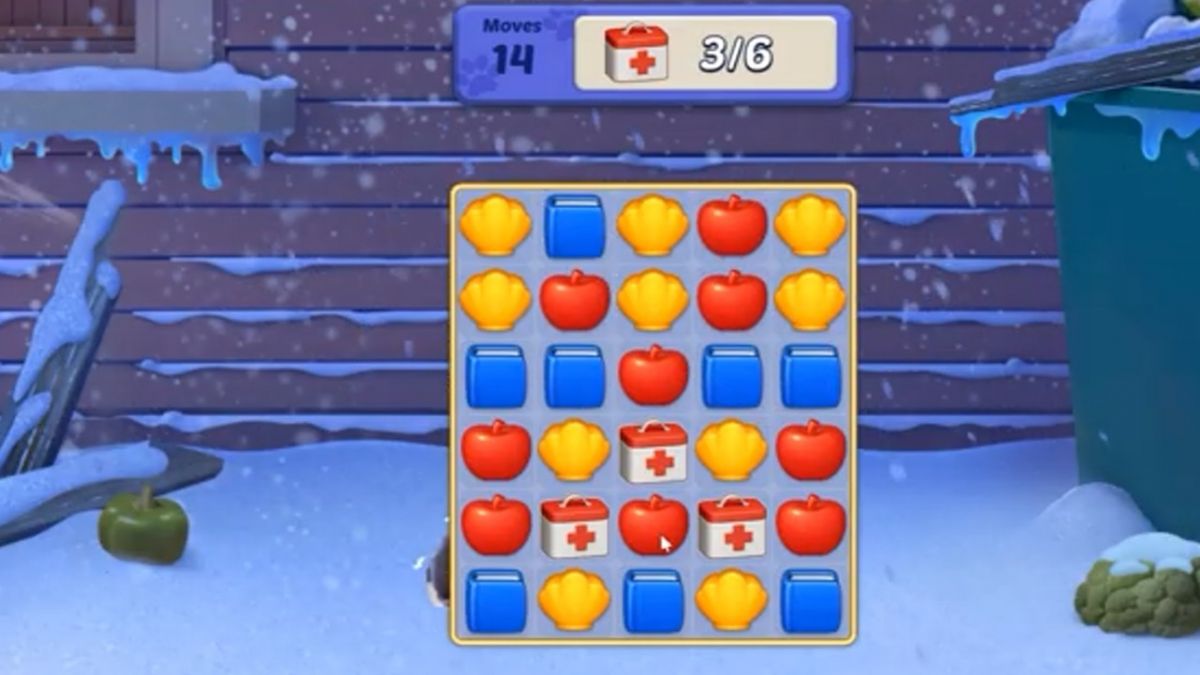Select the blue cube between the bottom-row shells
This screenshot has width=1200, height=675.
653,600
